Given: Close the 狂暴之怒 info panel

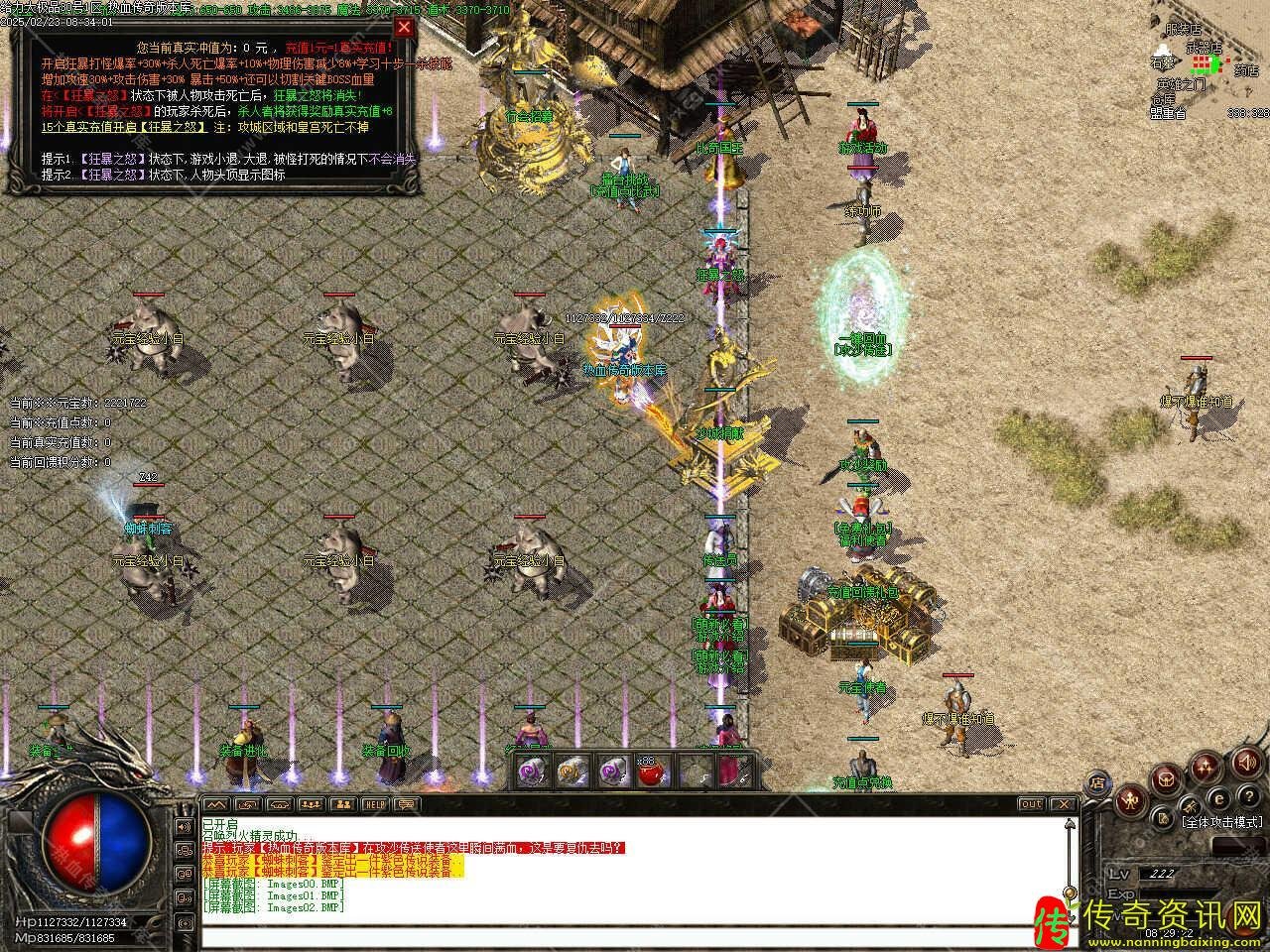Looking at the screenshot, I should click(x=404, y=28).
